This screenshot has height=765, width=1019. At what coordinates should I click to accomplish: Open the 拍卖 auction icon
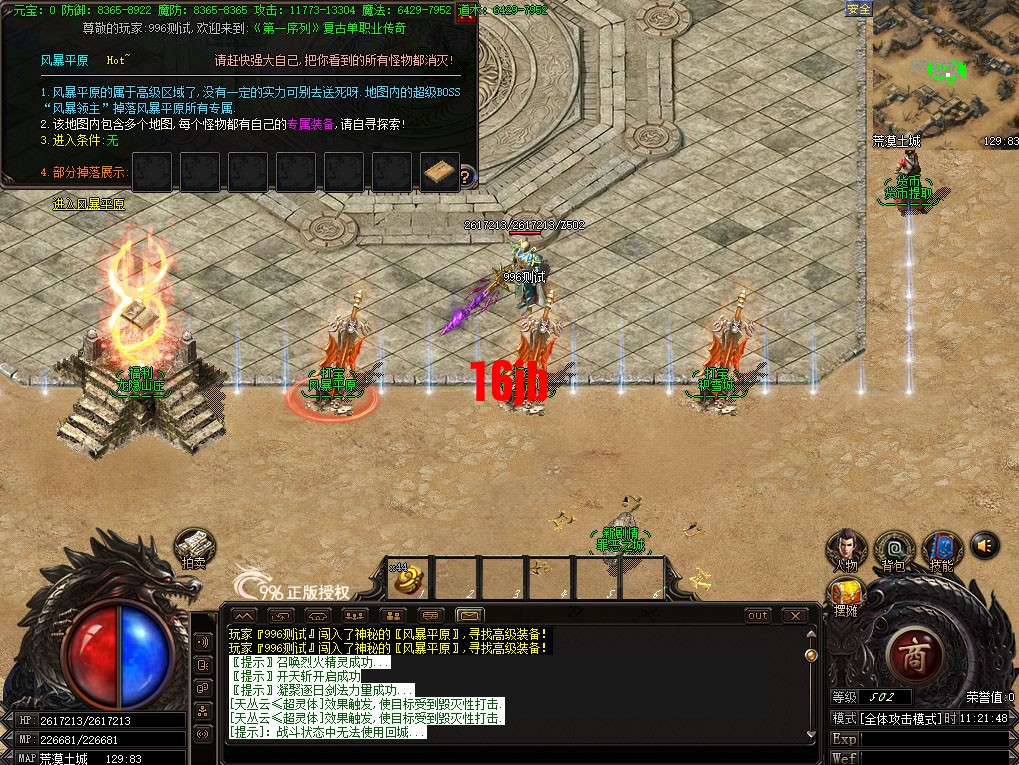tap(194, 548)
